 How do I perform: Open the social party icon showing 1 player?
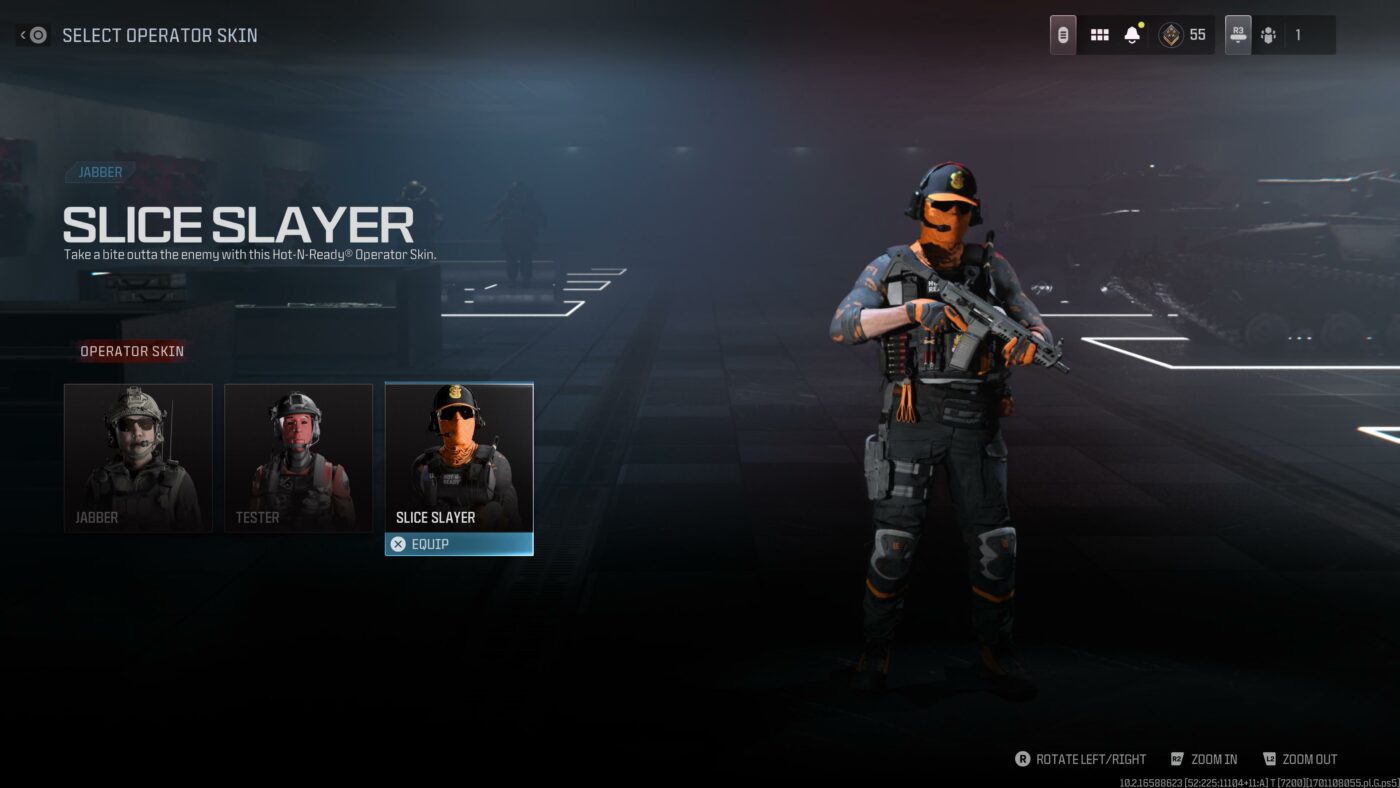coord(1270,33)
